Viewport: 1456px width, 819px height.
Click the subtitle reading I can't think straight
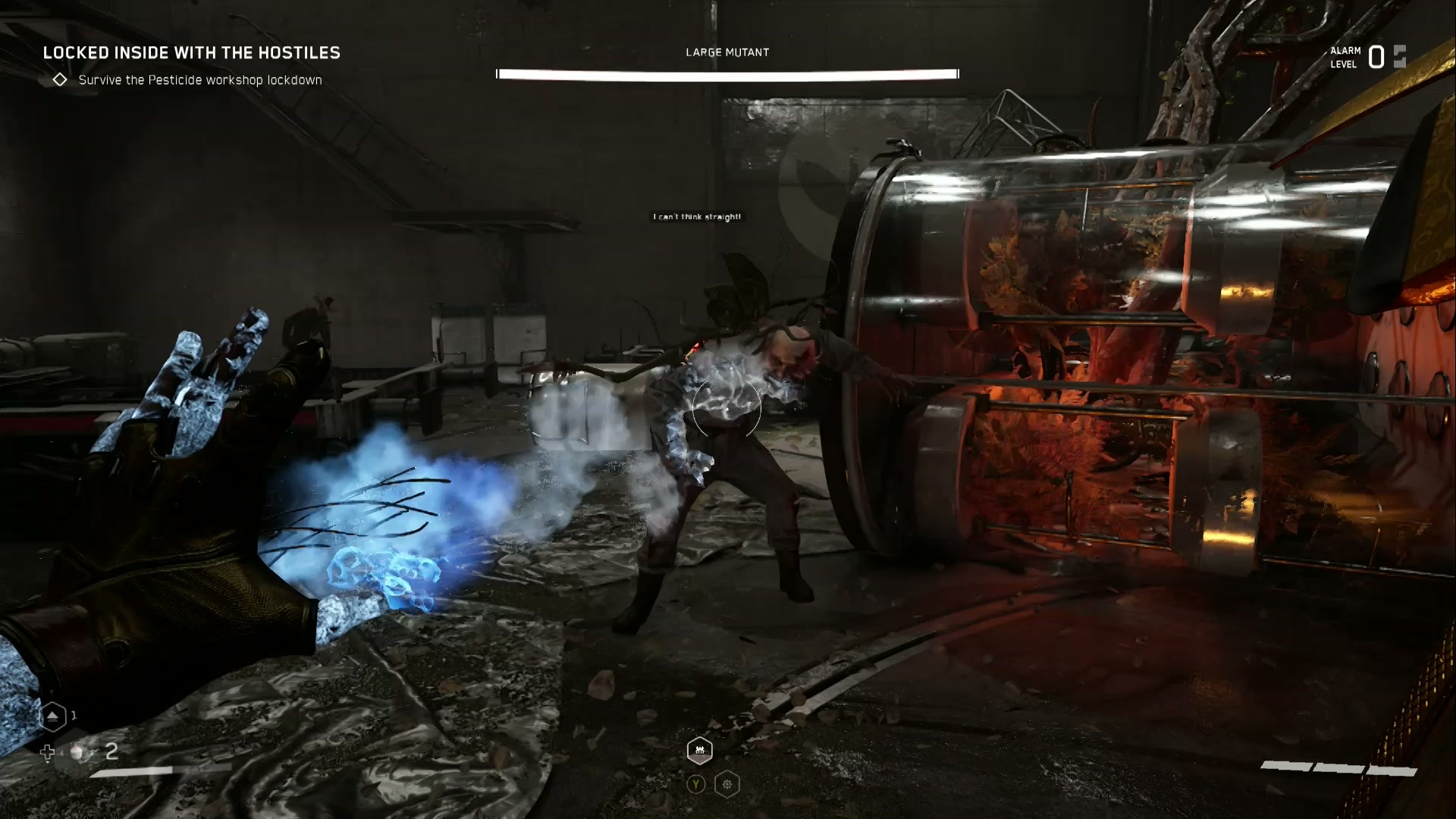coord(696,216)
